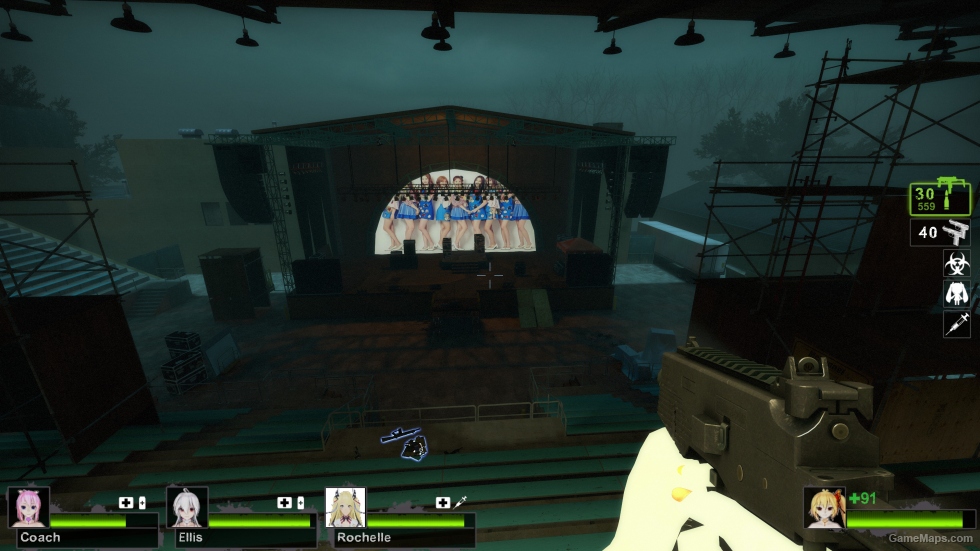Click your own blonde character portrait
This screenshot has height=551, width=980.
(x=824, y=507)
